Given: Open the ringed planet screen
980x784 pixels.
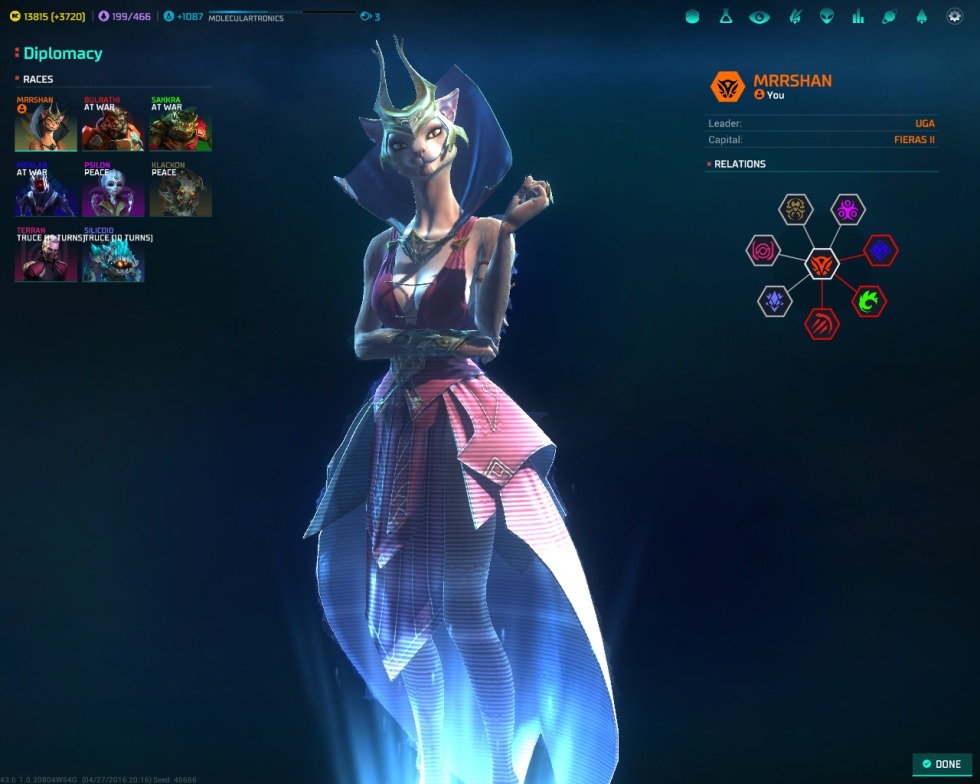Looking at the screenshot, I should (890, 17).
